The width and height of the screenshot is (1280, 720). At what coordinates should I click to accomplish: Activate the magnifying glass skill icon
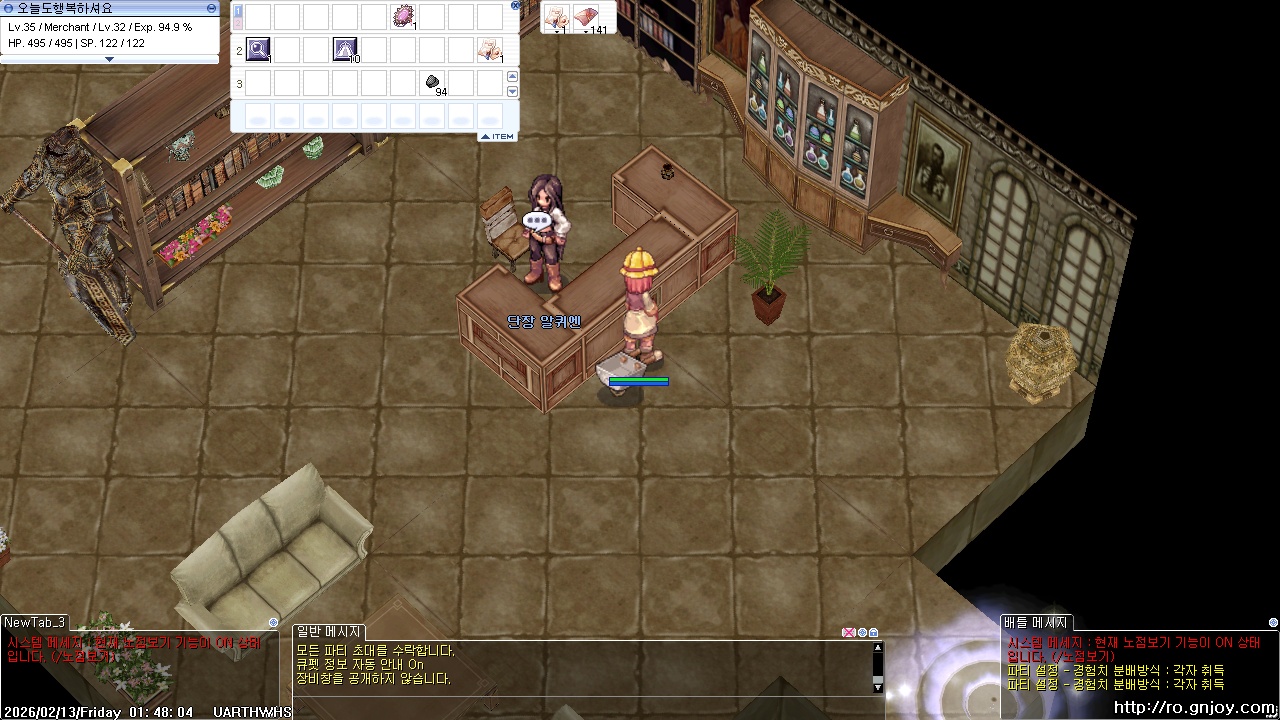click(258, 48)
